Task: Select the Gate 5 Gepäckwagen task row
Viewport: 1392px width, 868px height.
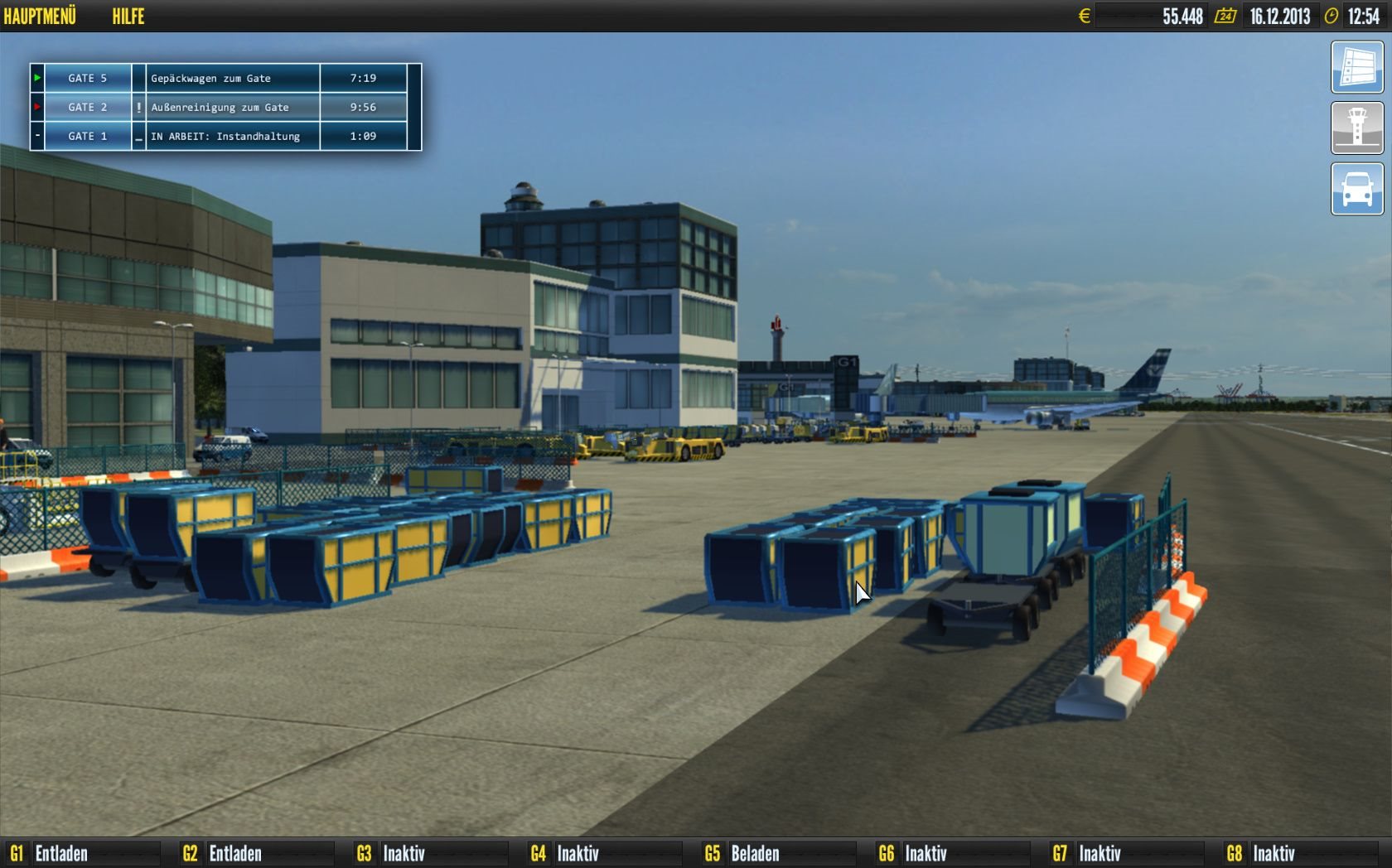Action: pos(224,78)
